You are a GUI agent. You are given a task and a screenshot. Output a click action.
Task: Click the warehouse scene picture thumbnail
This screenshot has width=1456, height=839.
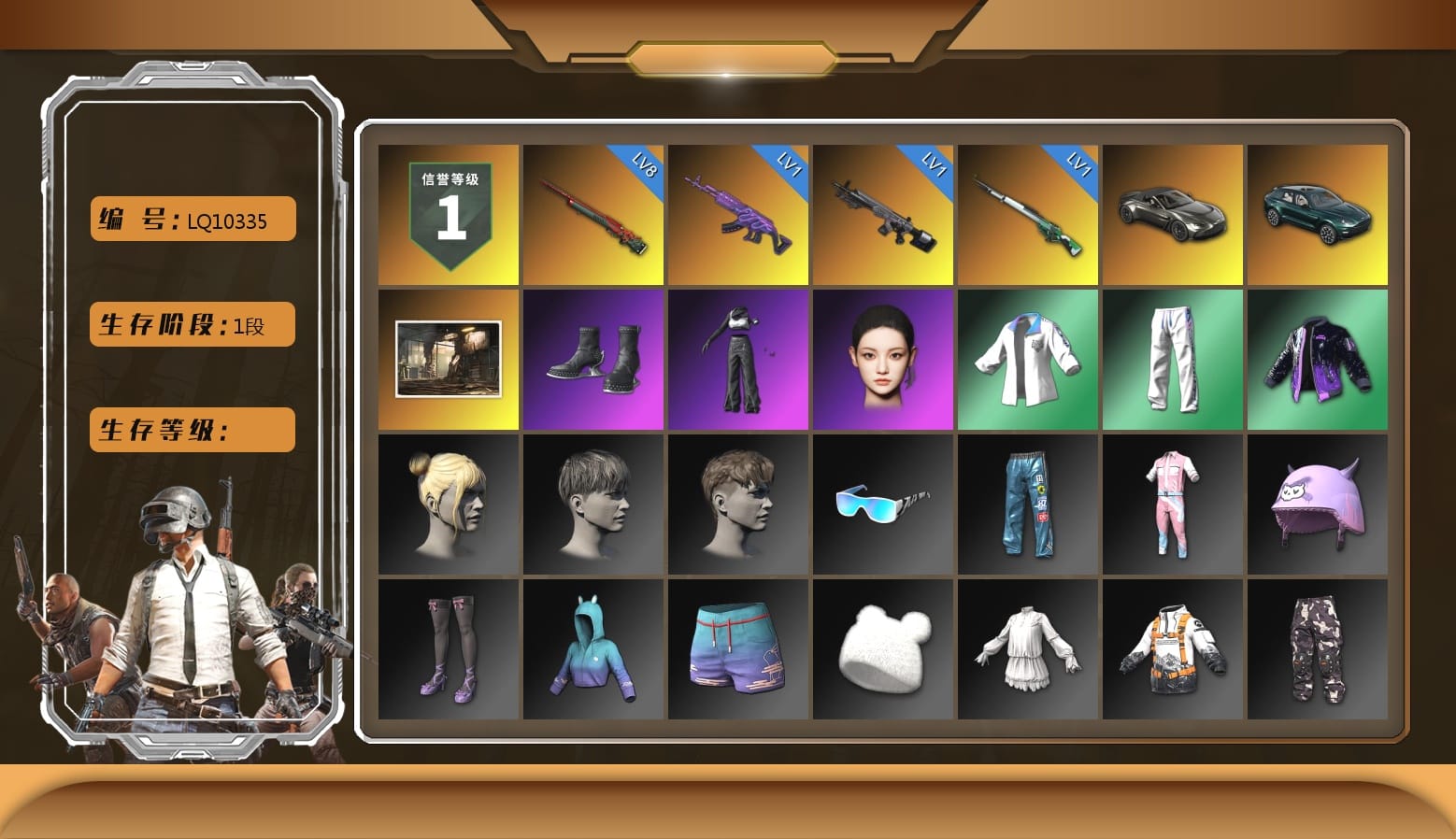(x=447, y=359)
